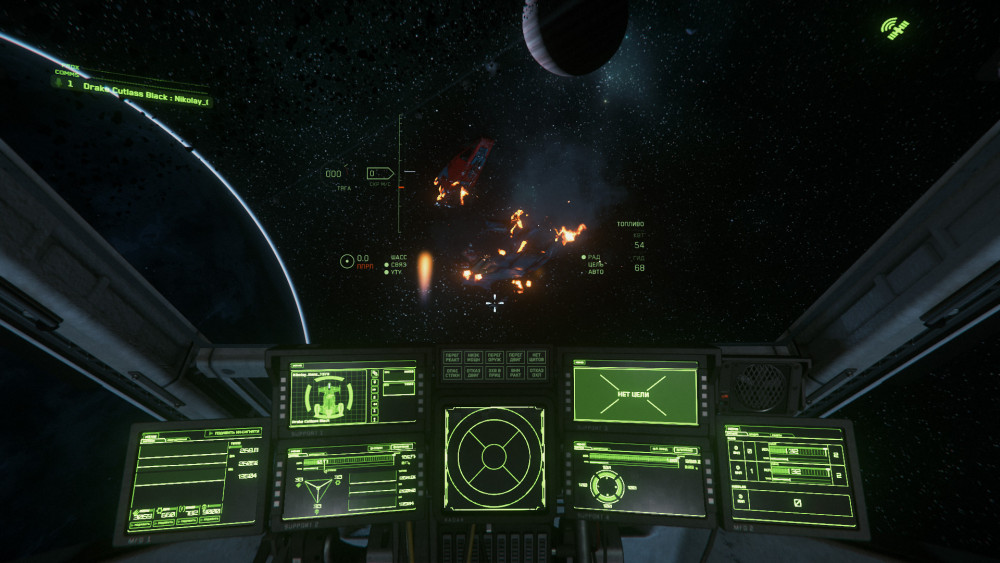The height and width of the screenshot is (563, 1000).
Task: Select the НЕТ ЦЕЛИ target screen
Action: [x=634, y=392]
